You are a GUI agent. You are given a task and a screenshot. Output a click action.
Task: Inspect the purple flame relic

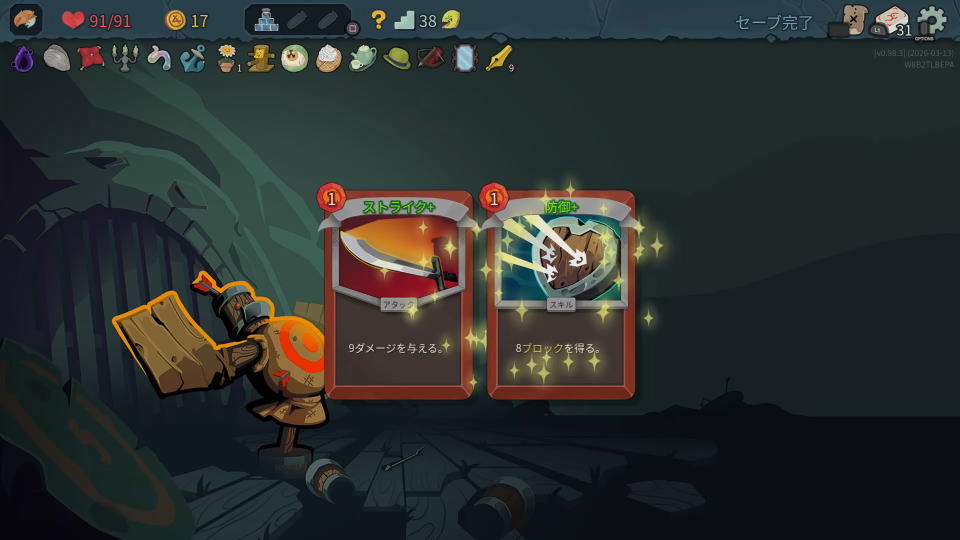point(23,59)
